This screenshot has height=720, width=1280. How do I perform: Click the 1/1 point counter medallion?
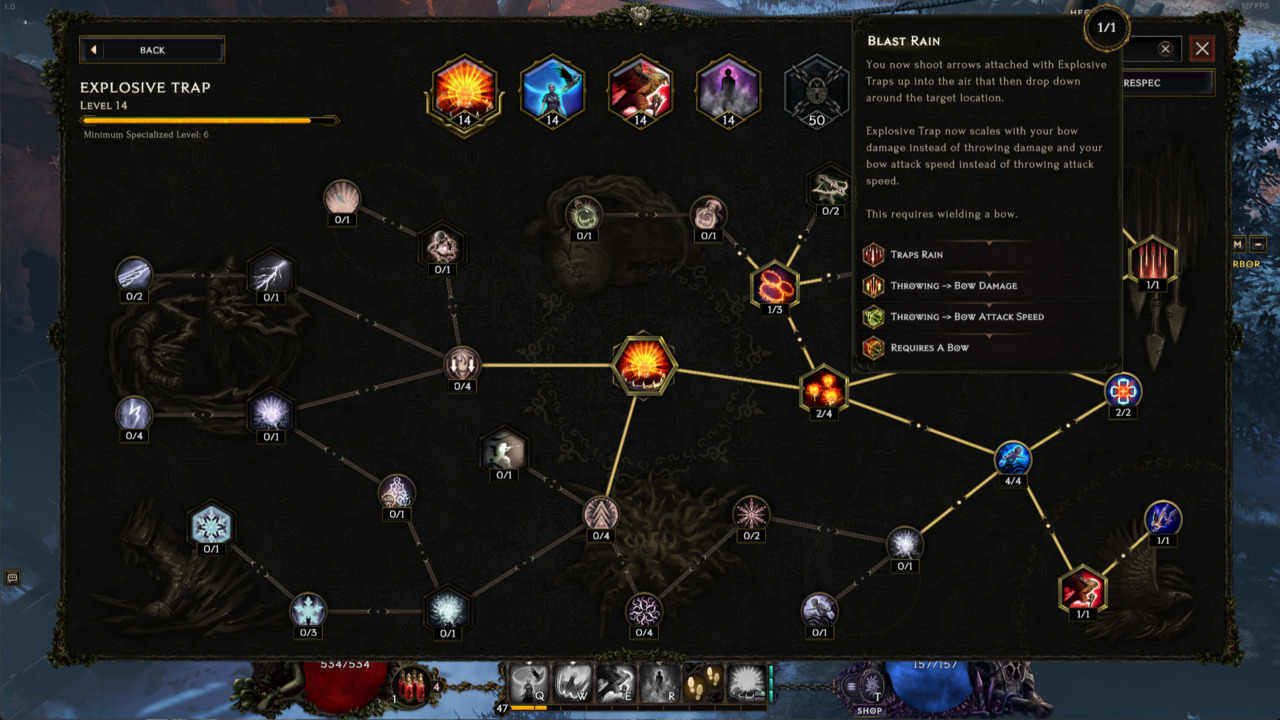point(1106,28)
